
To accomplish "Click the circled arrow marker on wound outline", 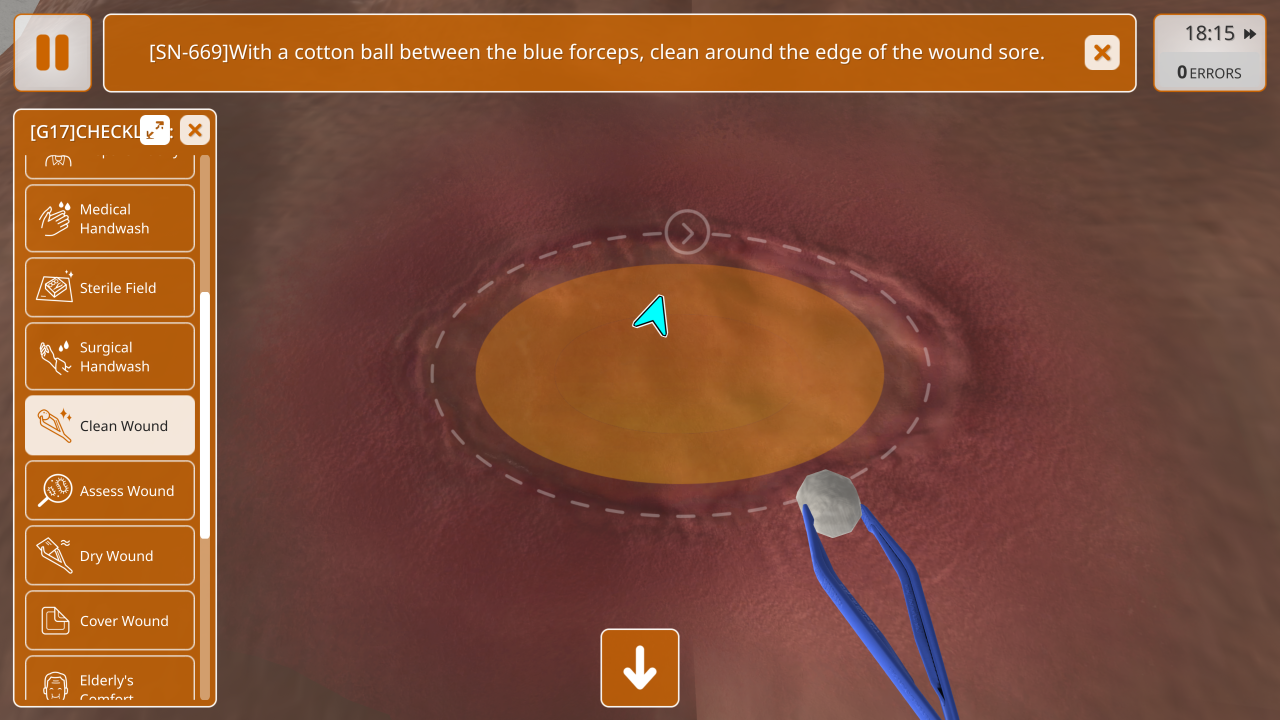I will (x=687, y=233).
